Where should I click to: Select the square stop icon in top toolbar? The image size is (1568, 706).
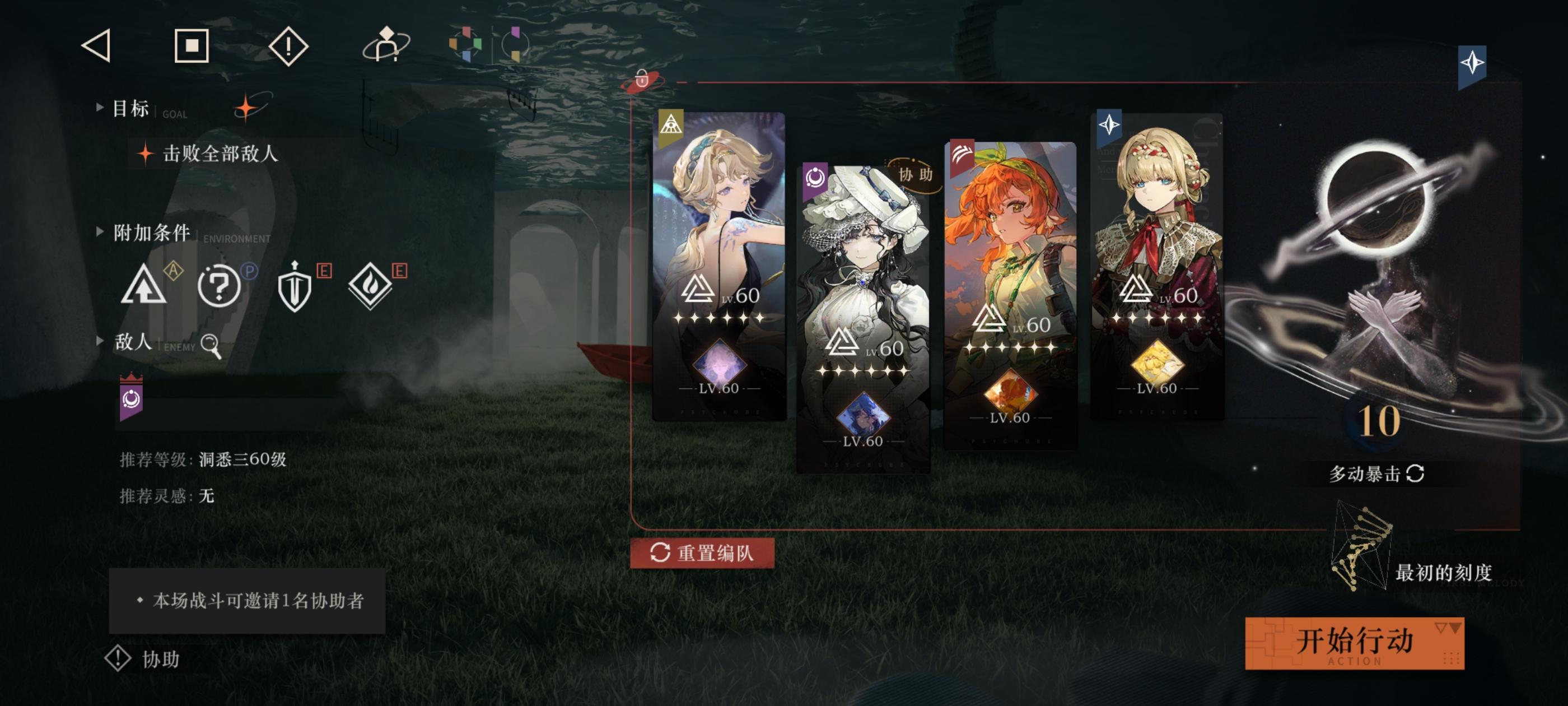coord(192,46)
